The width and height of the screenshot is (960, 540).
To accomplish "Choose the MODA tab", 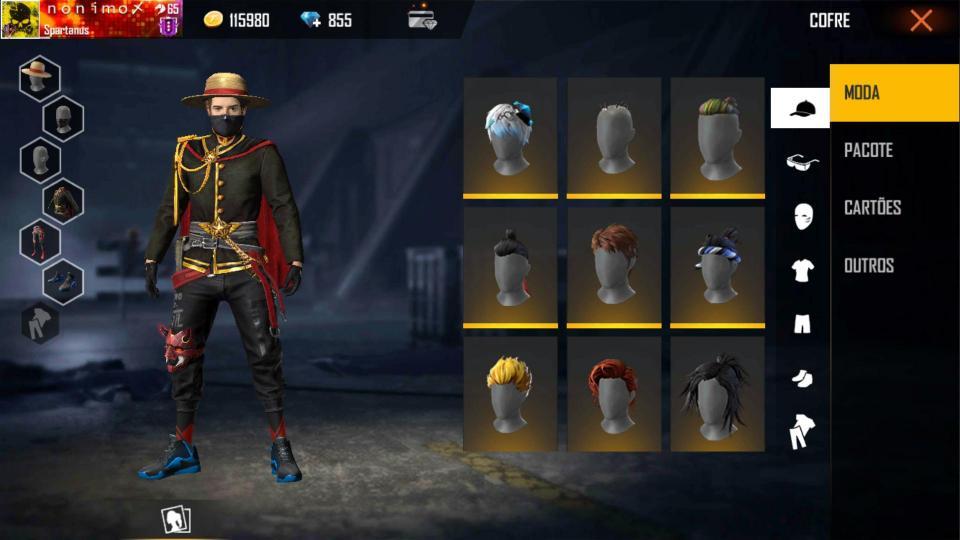I will (x=862, y=93).
